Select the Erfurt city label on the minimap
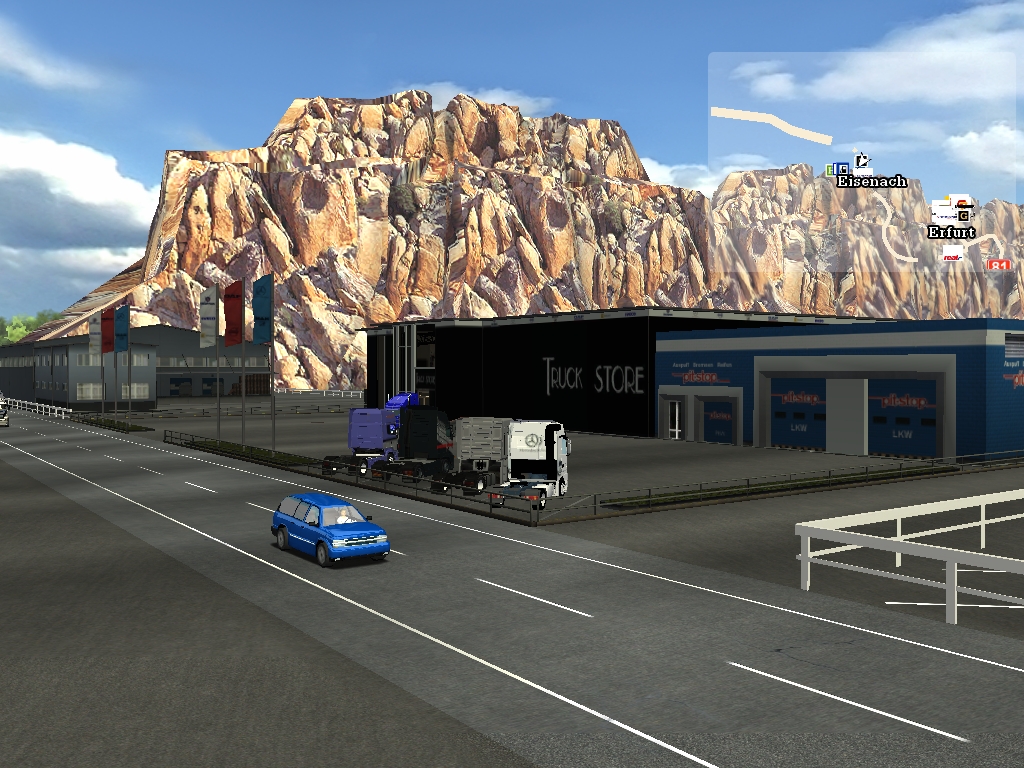Image resolution: width=1024 pixels, height=768 pixels. (951, 233)
